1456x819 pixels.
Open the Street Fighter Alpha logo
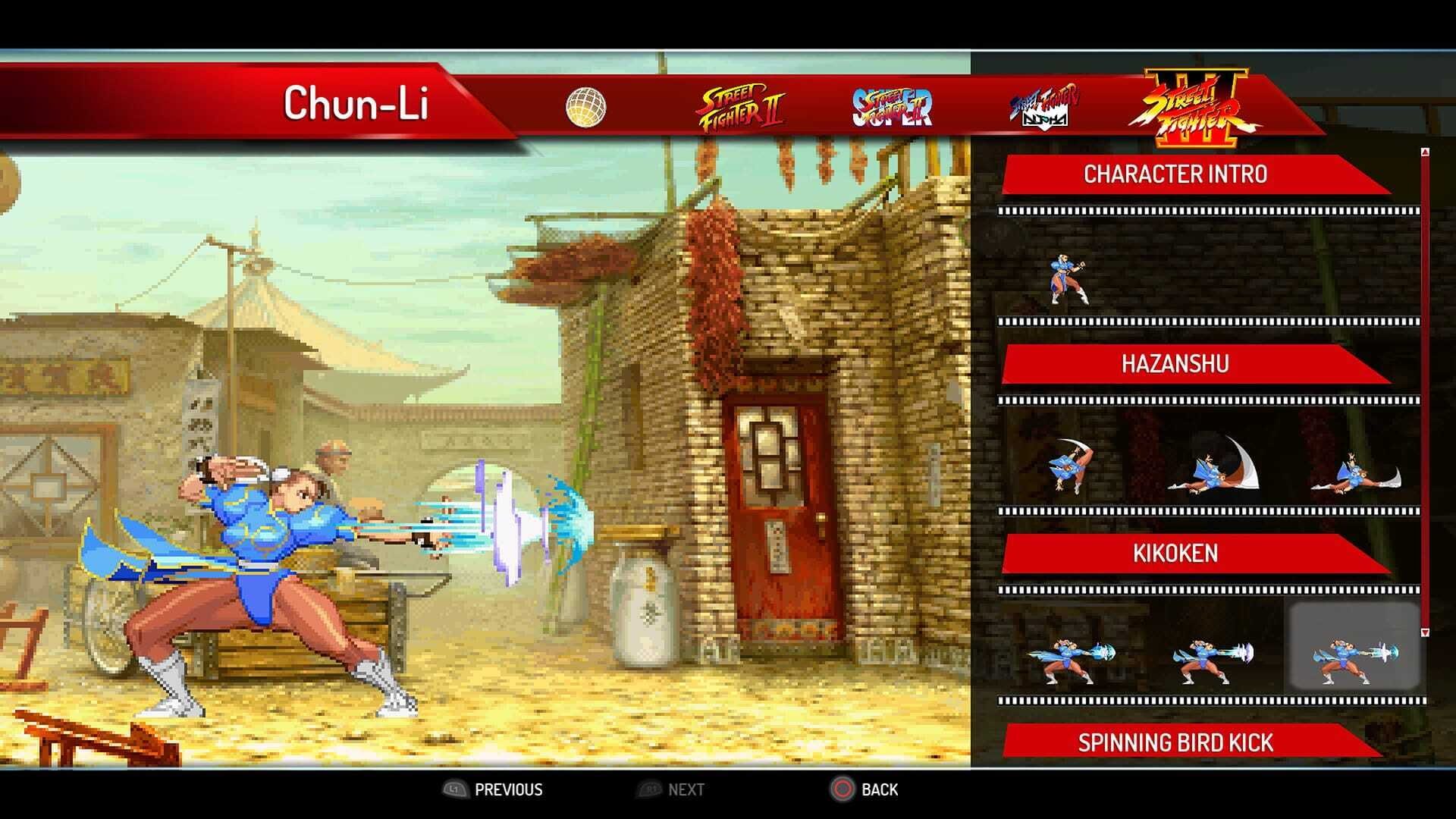[x=1046, y=102]
